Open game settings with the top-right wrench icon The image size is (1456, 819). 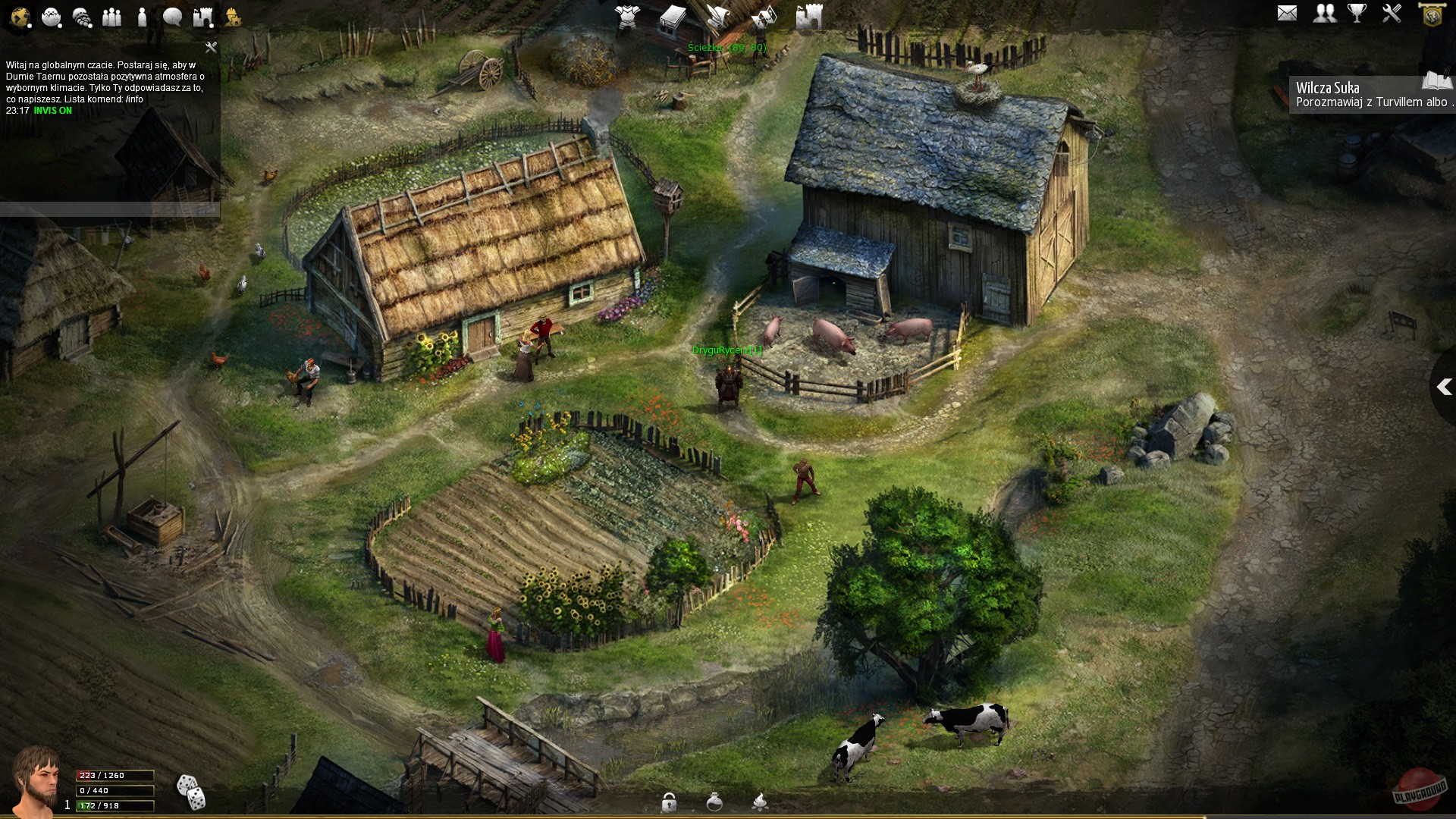click(x=1392, y=13)
